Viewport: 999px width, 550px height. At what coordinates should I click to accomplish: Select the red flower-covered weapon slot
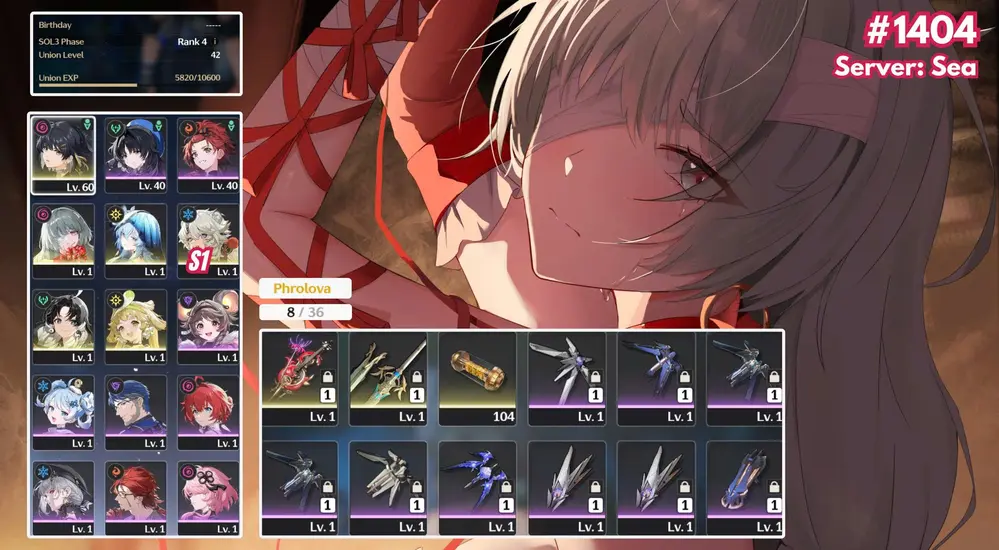[300, 377]
